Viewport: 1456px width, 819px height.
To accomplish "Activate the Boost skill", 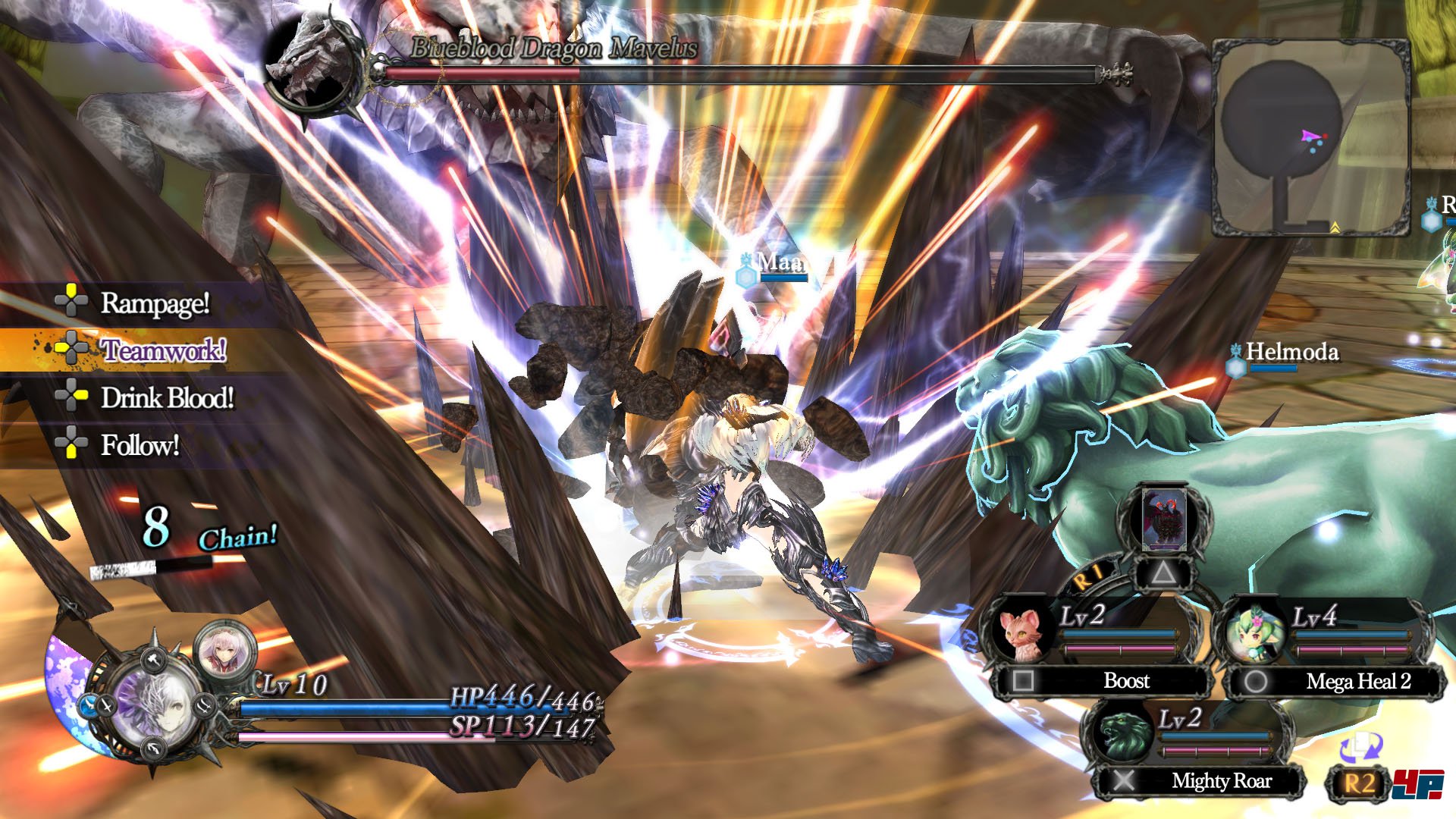I will click(1125, 681).
